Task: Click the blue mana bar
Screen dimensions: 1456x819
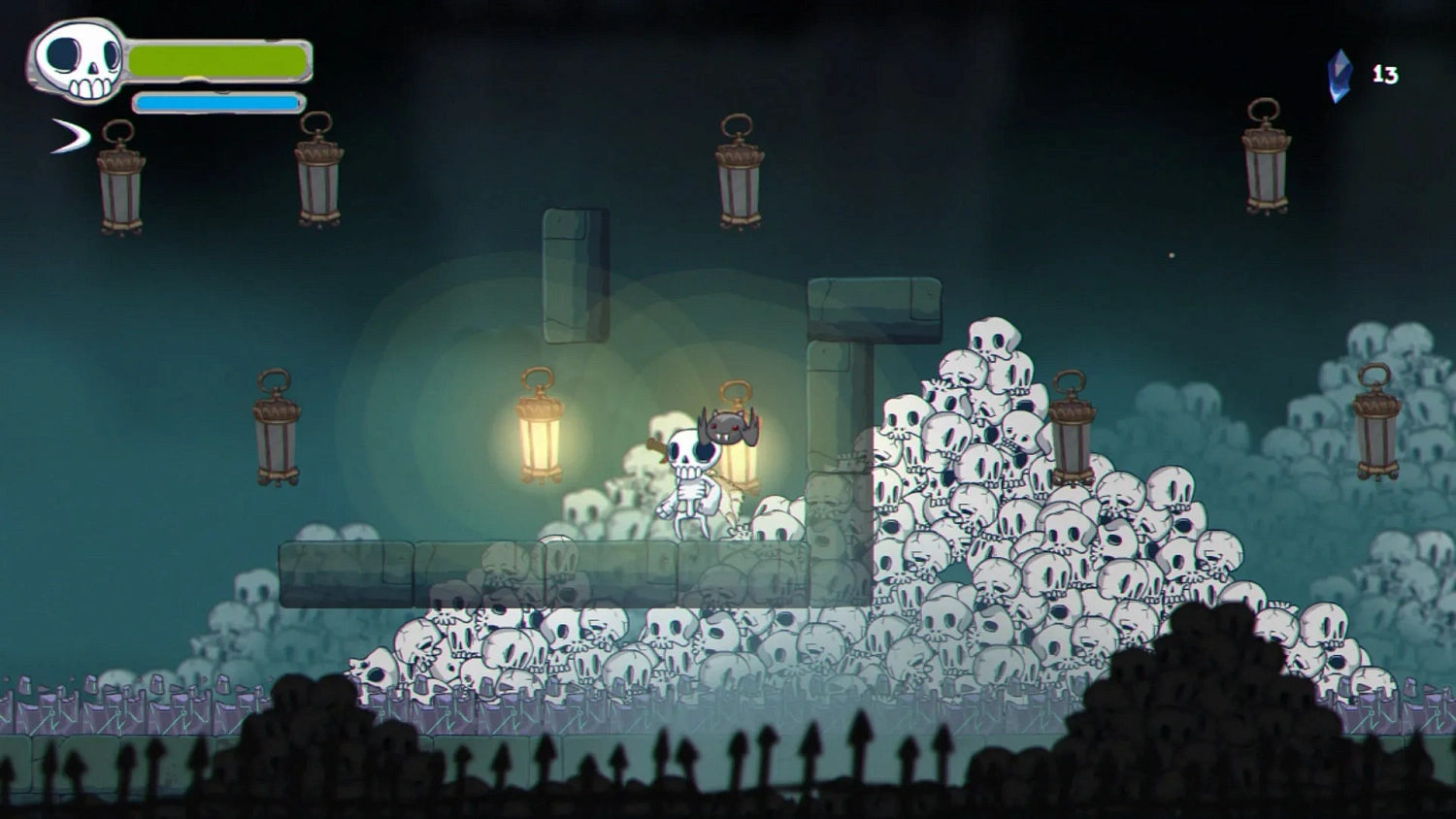Action: click(x=215, y=101)
